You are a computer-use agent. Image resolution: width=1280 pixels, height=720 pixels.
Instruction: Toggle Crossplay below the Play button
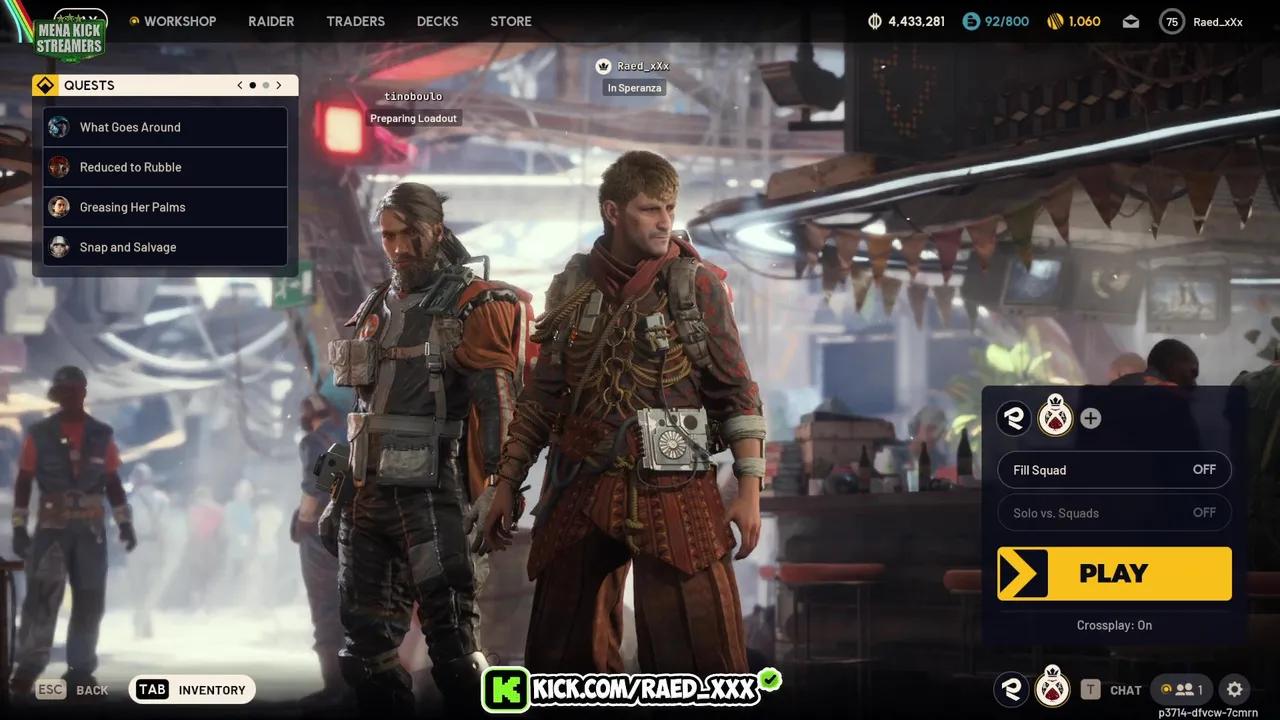click(1114, 625)
